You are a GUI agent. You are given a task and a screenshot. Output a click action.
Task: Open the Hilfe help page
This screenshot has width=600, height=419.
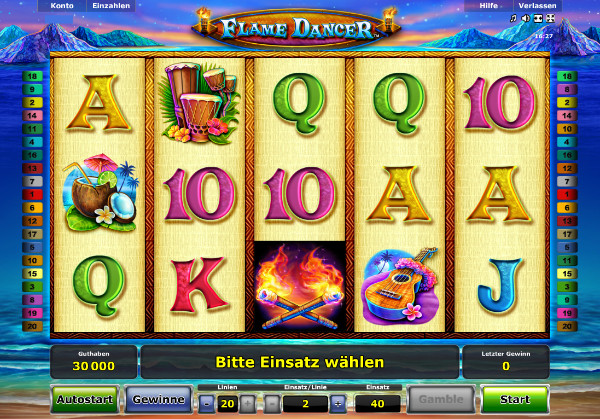tap(488, 6)
